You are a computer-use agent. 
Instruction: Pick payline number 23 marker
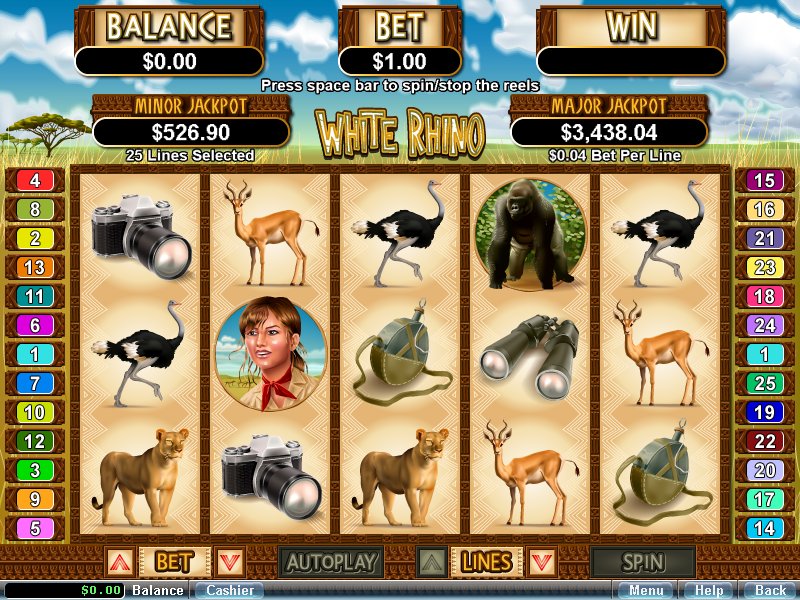(764, 268)
